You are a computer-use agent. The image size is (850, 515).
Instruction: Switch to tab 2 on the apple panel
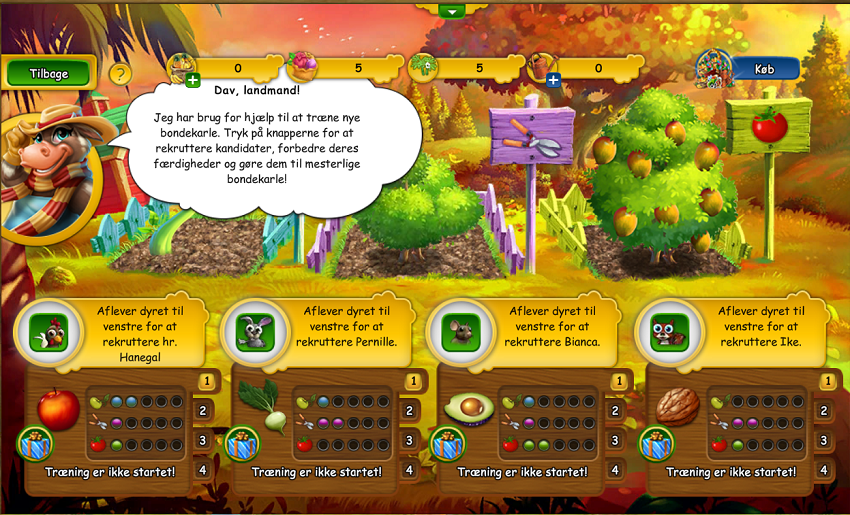click(x=203, y=410)
